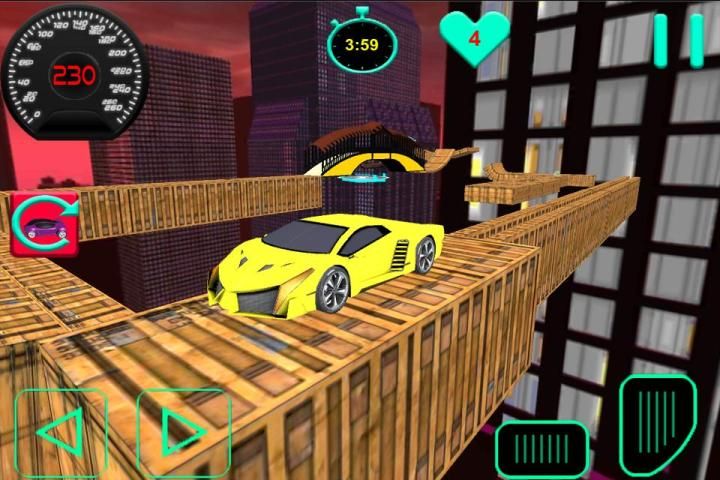The image size is (720, 480).
Task: Steer right with the right arrow button
Action: 184,432
